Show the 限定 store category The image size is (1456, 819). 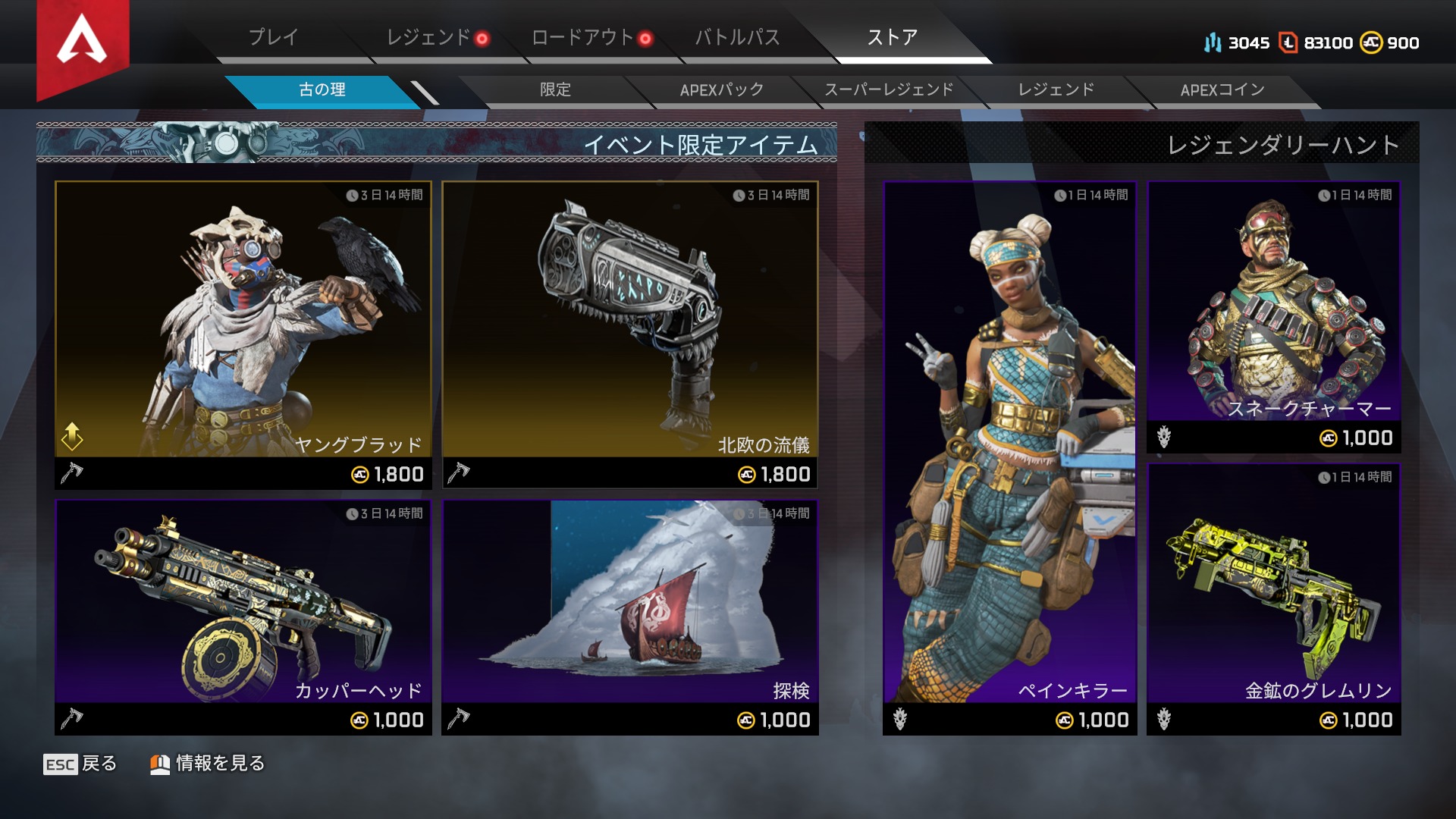click(x=555, y=90)
